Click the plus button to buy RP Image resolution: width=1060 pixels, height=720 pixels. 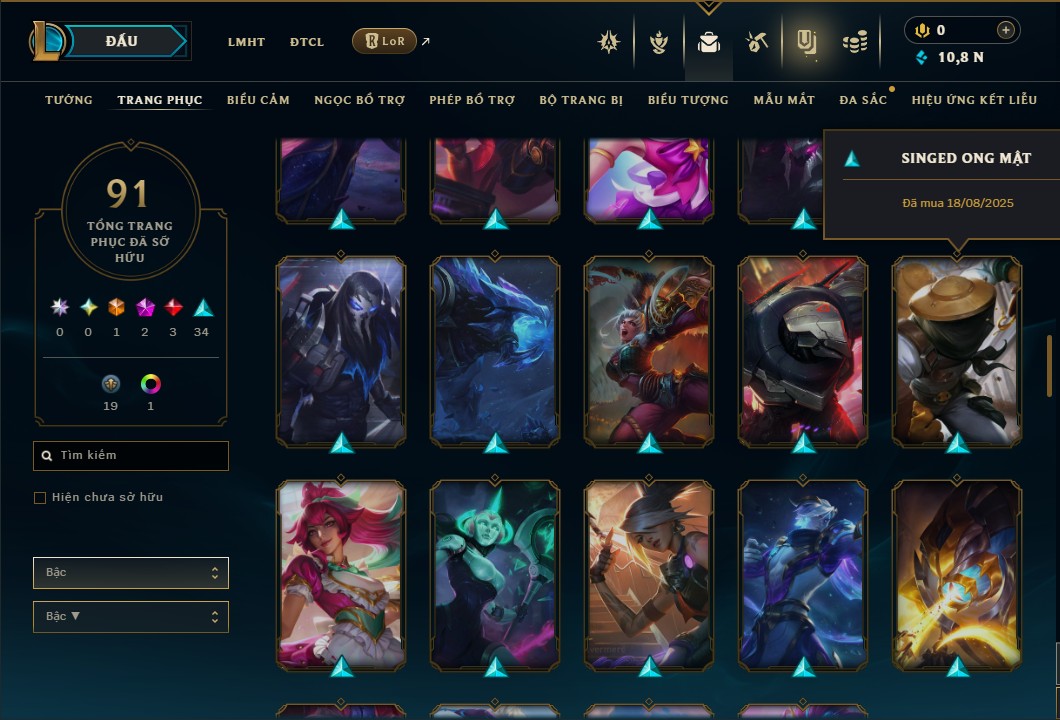click(1006, 30)
